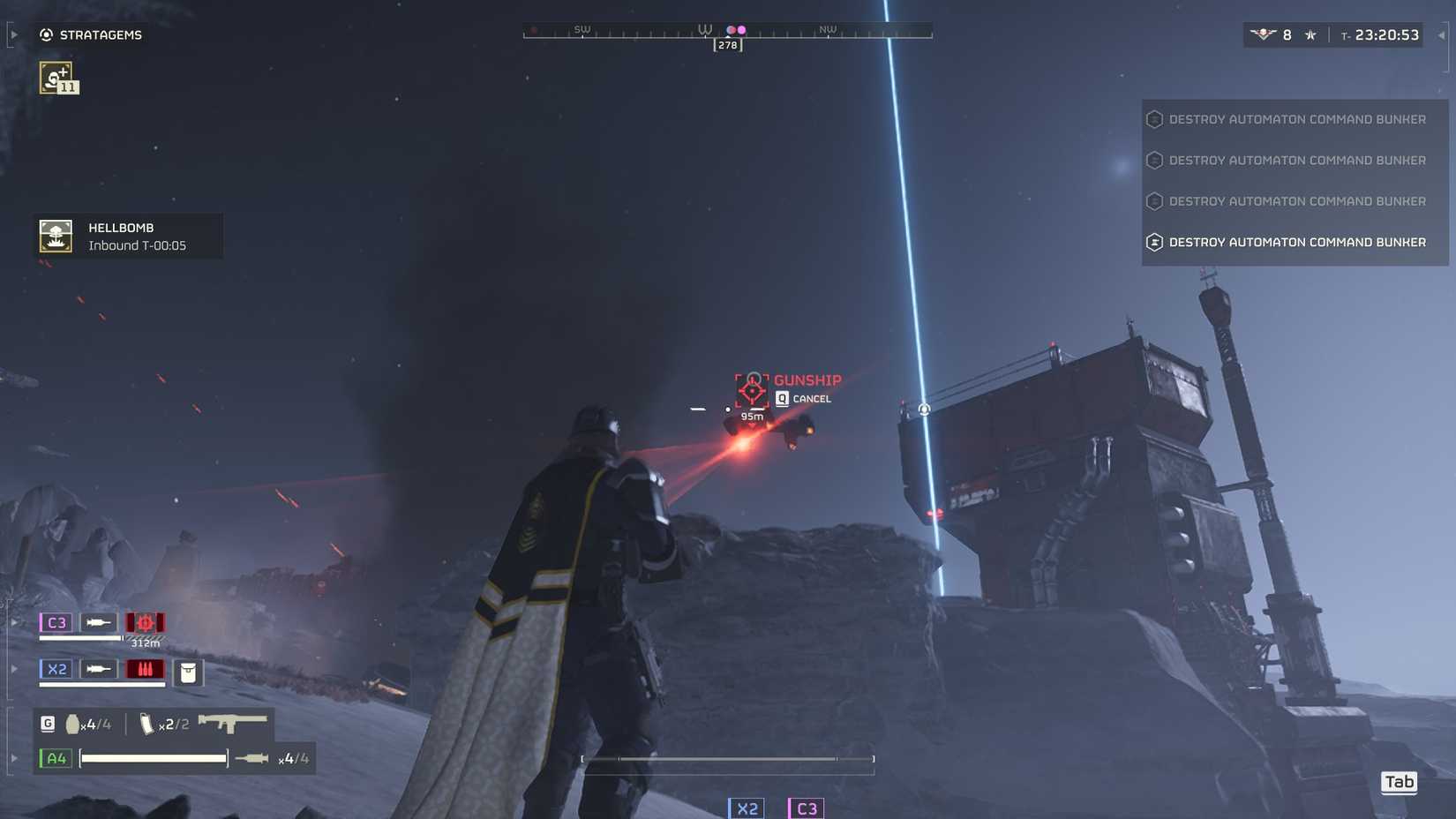Viewport: 1456px width, 819px height.
Task: Select the magazine icon showing x2/2
Action: [146, 723]
